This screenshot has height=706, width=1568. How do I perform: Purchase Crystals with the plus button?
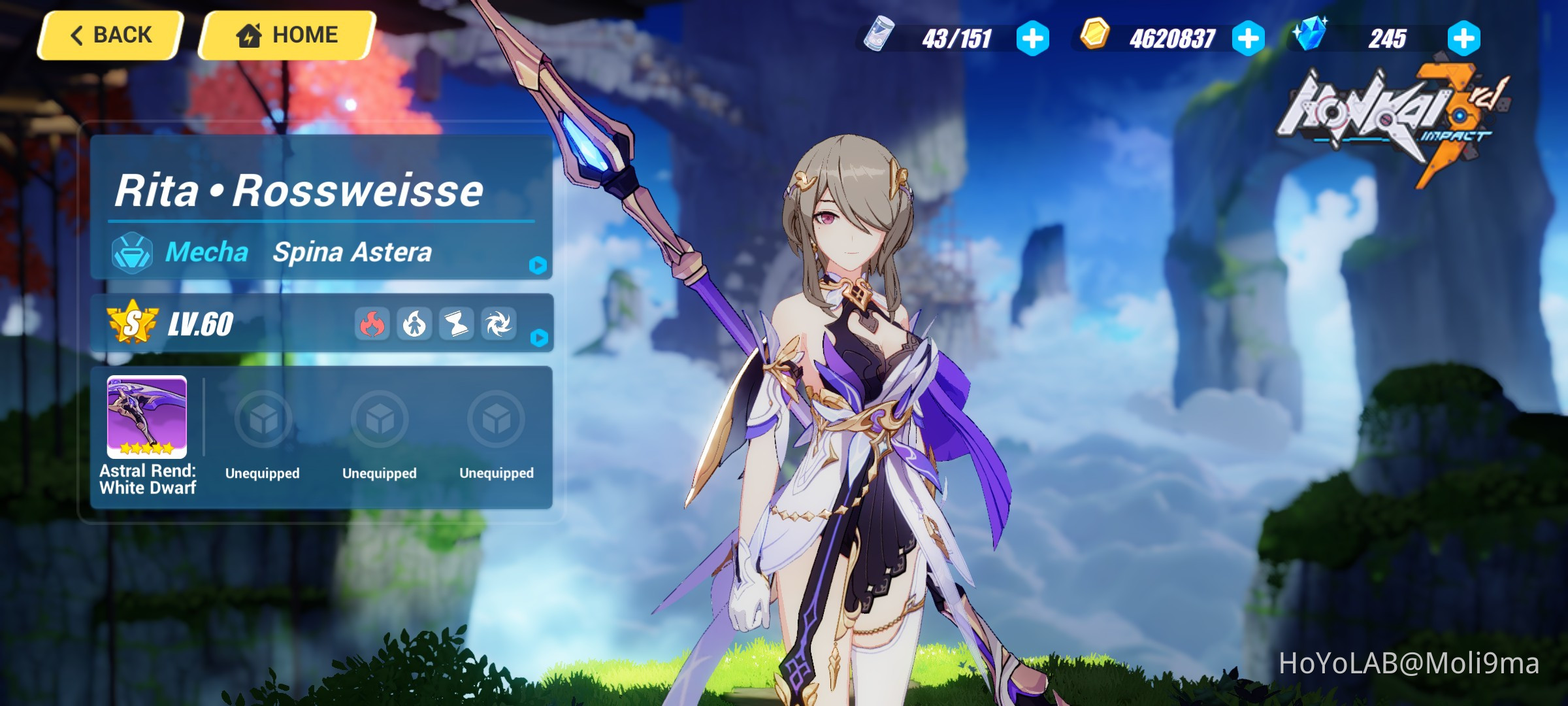tap(1463, 39)
